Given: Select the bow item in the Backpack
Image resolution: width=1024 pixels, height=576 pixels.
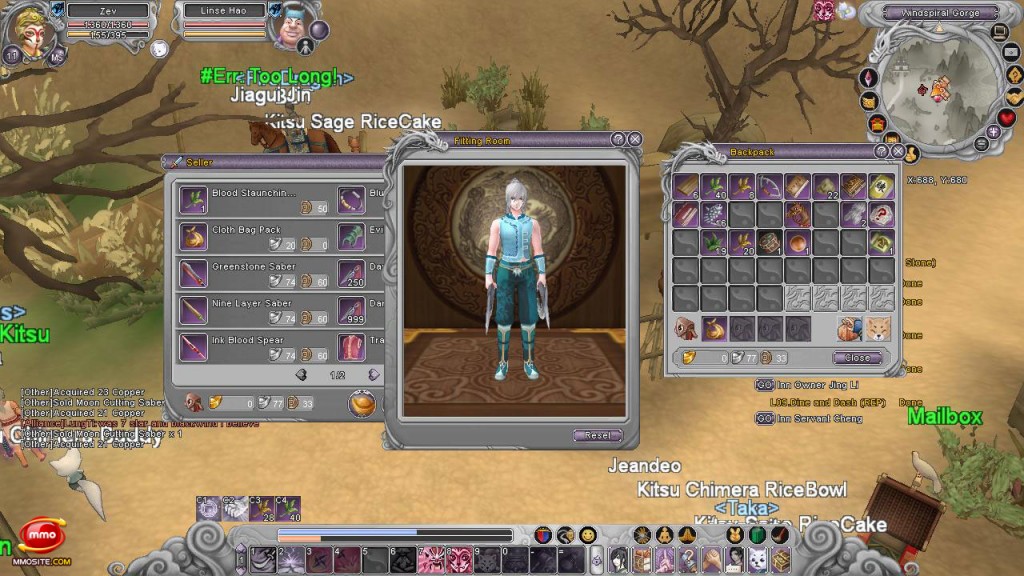Looking at the screenshot, I should click(x=769, y=186).
